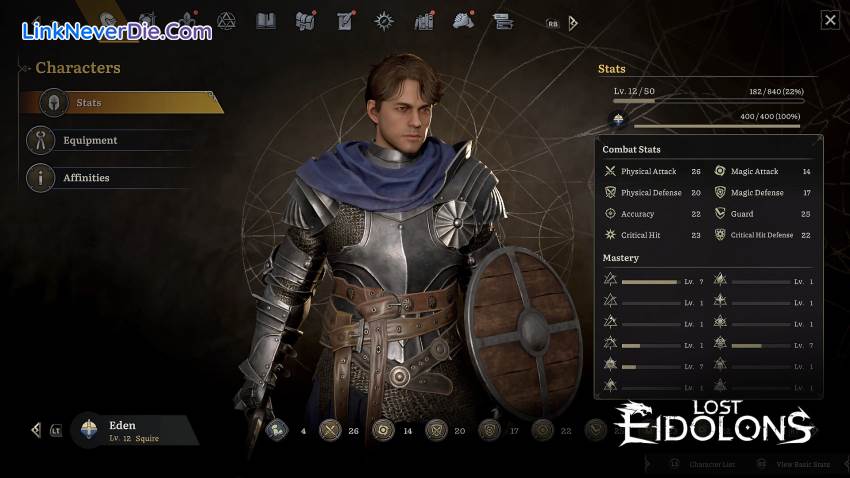Open the Equipment section
The image size is (850, 478).
90,141
